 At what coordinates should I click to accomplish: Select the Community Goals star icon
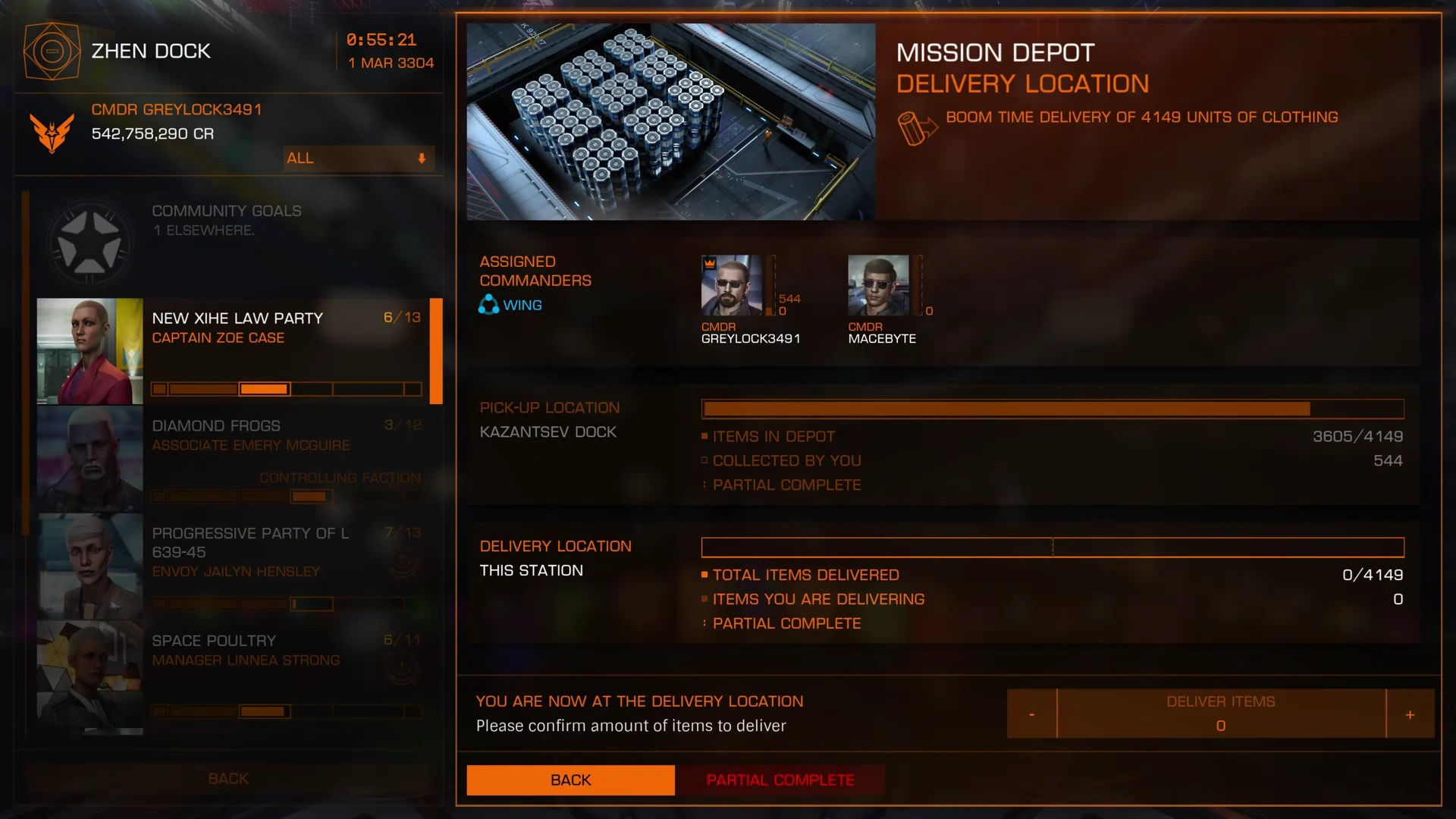pos(89,241)
